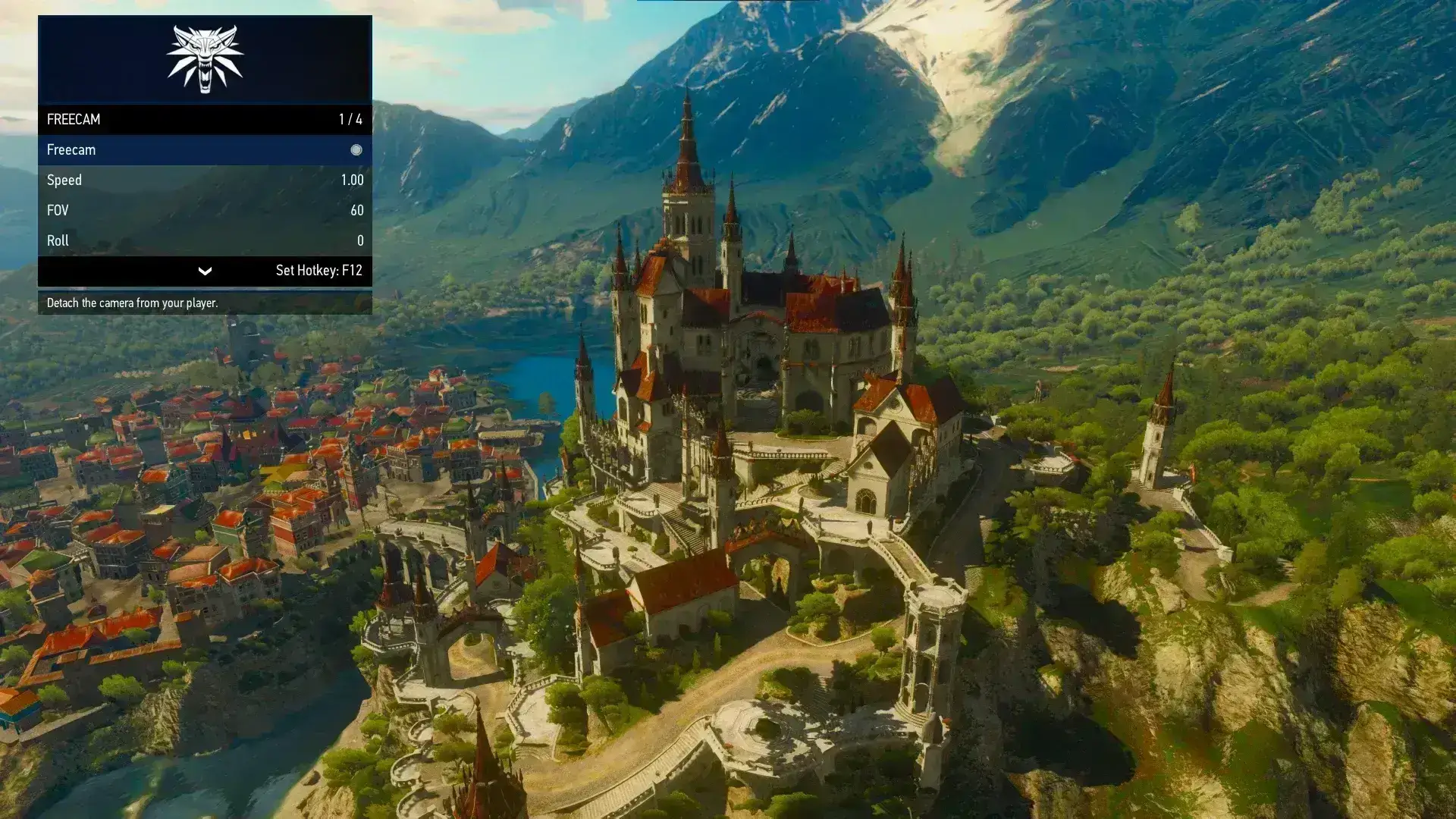1456x819 pixels.
Task: Select the Speed setting row
Action: pyautogui.click(x=205, y=180)
